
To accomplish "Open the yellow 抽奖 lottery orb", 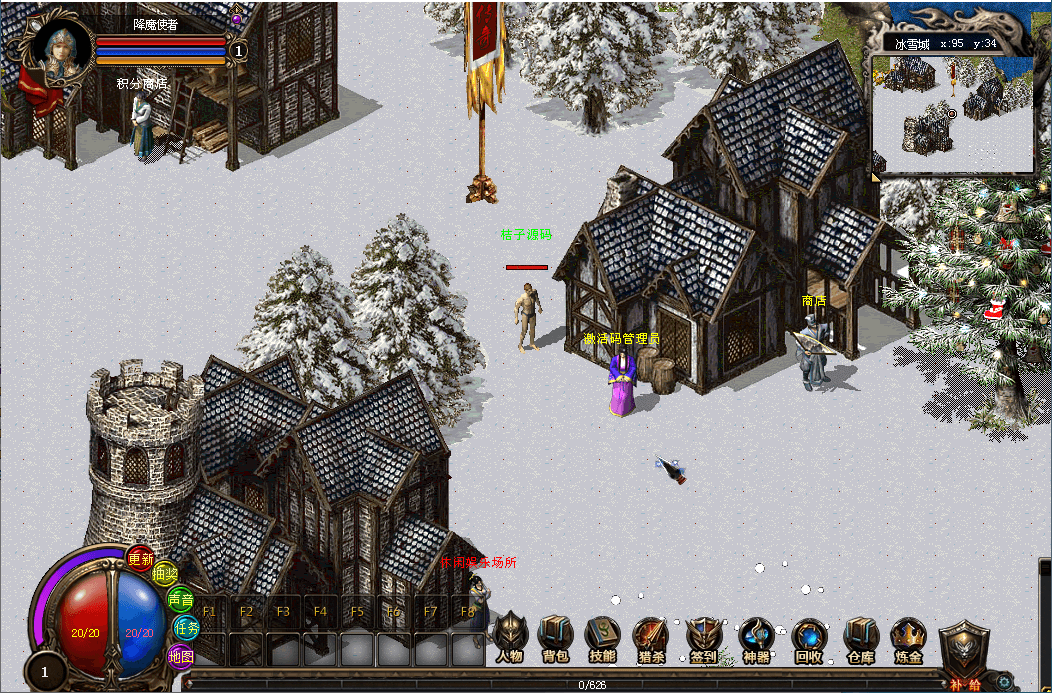I will [165, 574].
